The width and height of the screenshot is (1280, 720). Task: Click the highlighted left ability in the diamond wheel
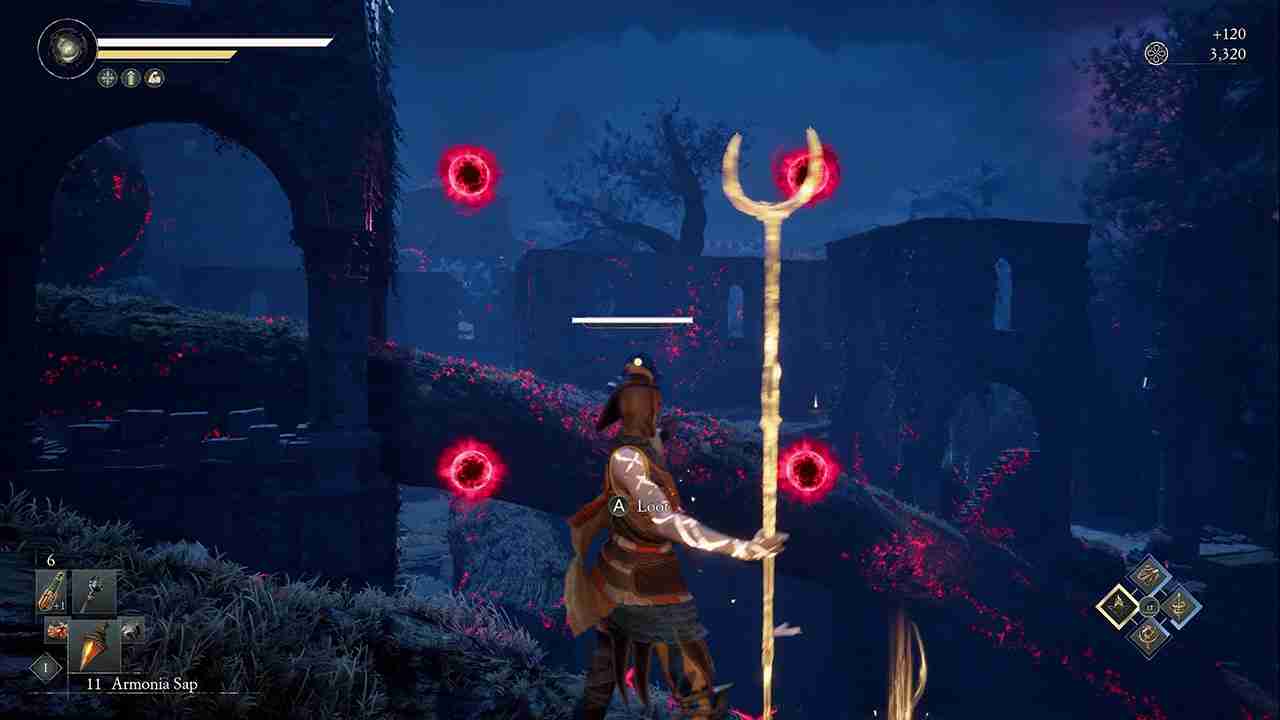(x=1119, y=606)
